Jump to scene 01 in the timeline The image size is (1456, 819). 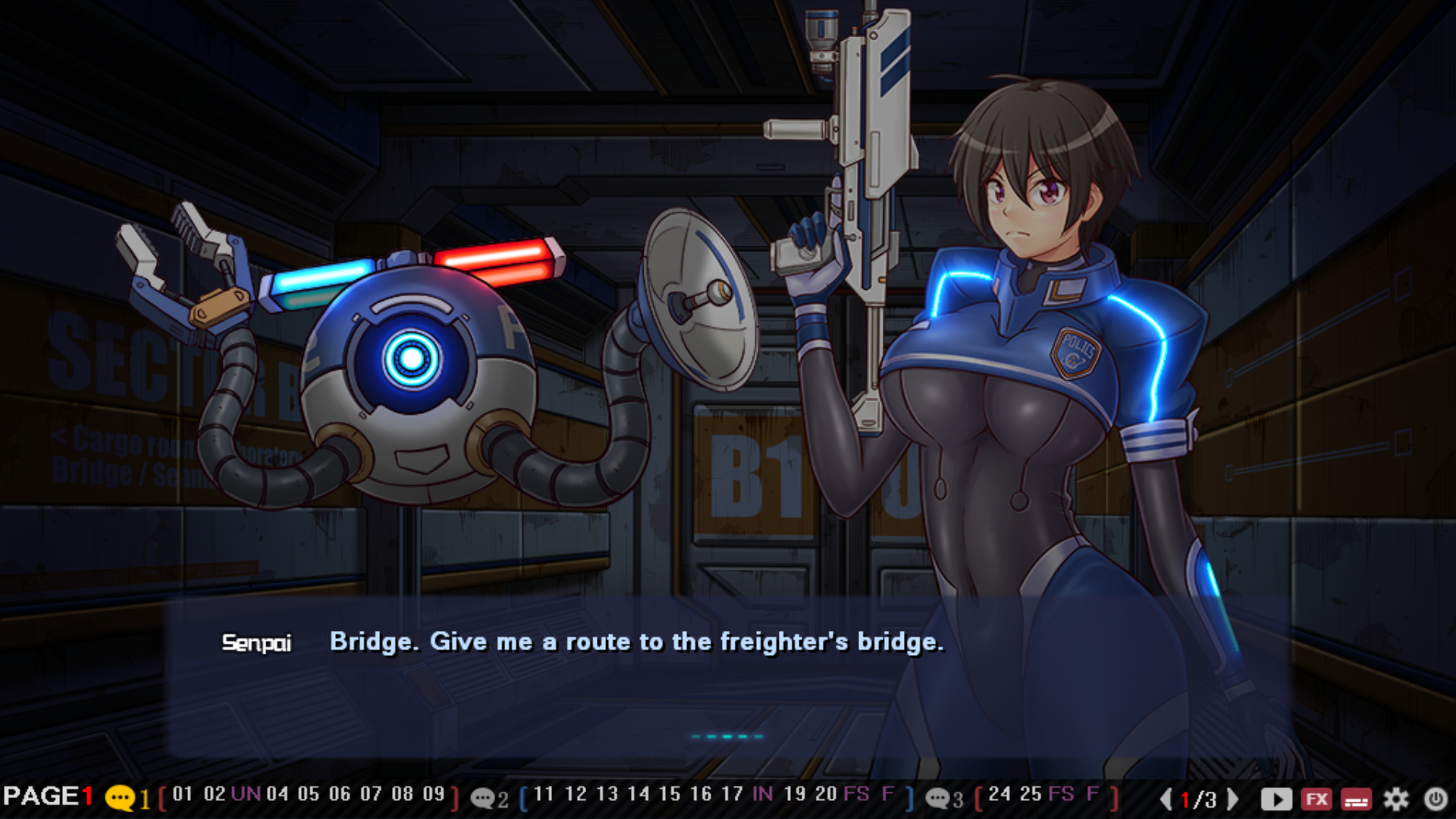click(182, 795)
